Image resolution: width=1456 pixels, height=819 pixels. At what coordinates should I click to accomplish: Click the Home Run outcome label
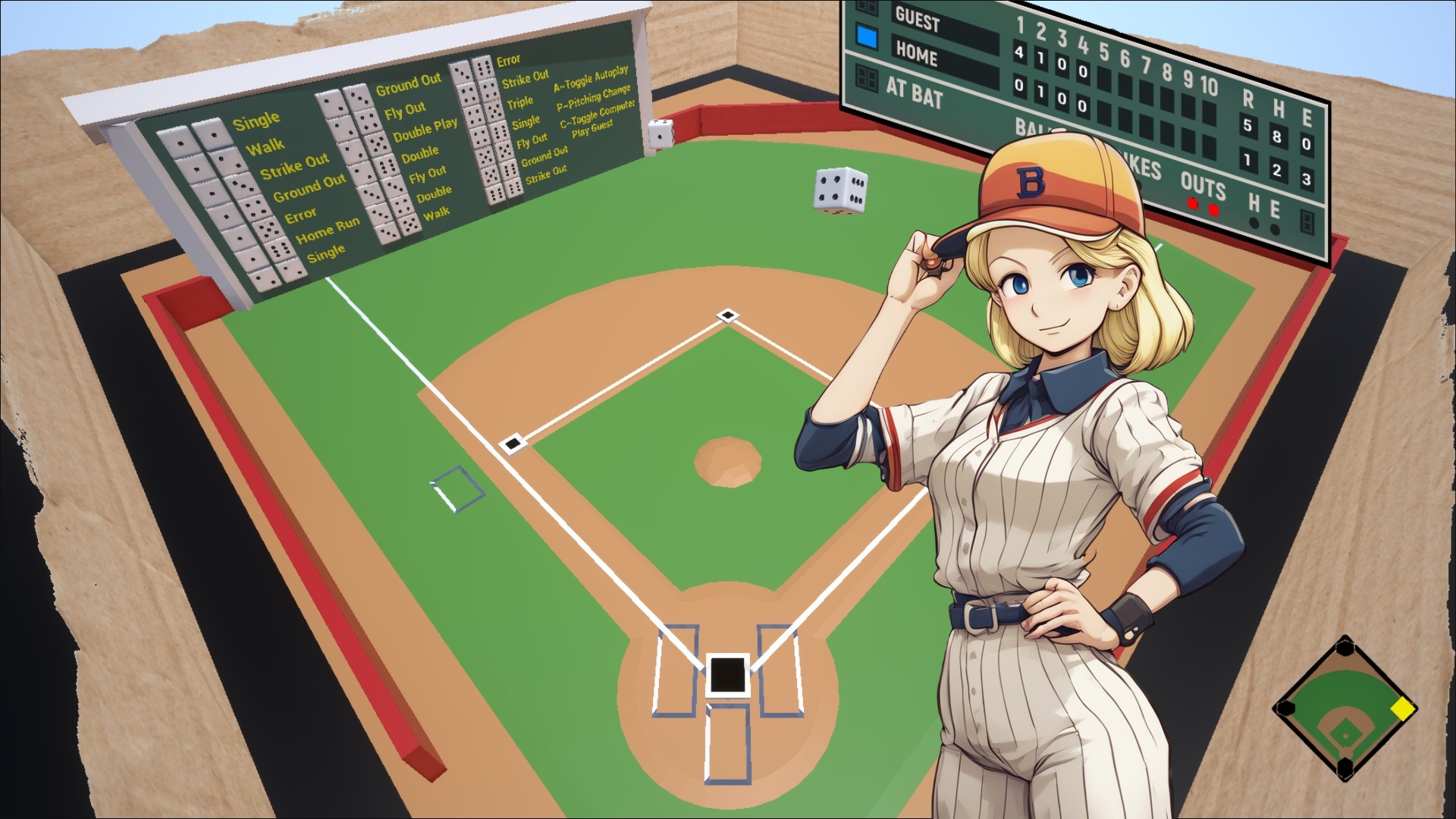pos(329,229)
